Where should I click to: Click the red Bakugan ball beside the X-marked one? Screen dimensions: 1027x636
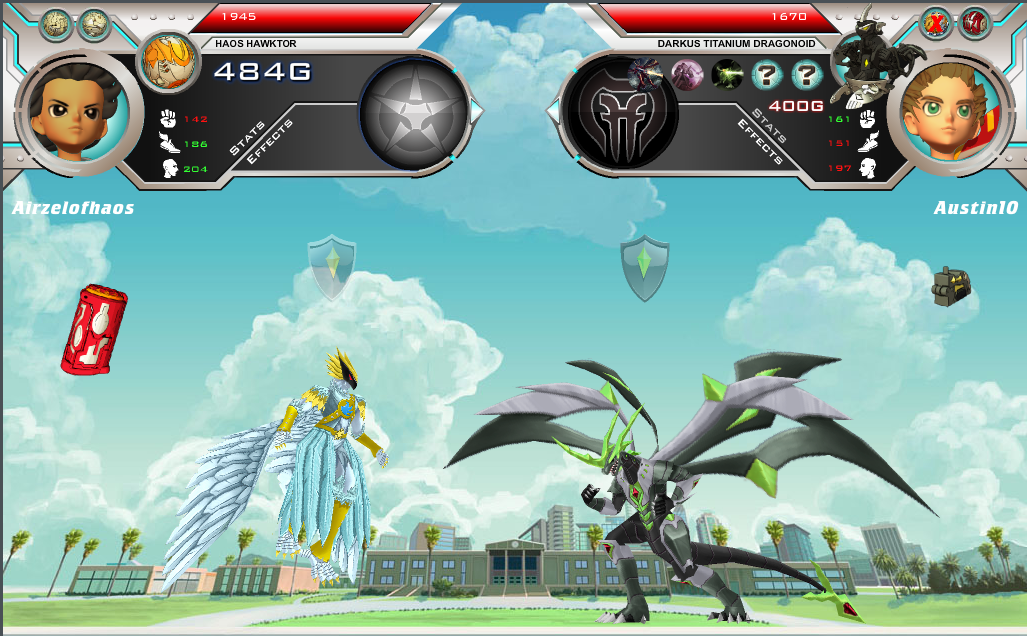(974, 22)
